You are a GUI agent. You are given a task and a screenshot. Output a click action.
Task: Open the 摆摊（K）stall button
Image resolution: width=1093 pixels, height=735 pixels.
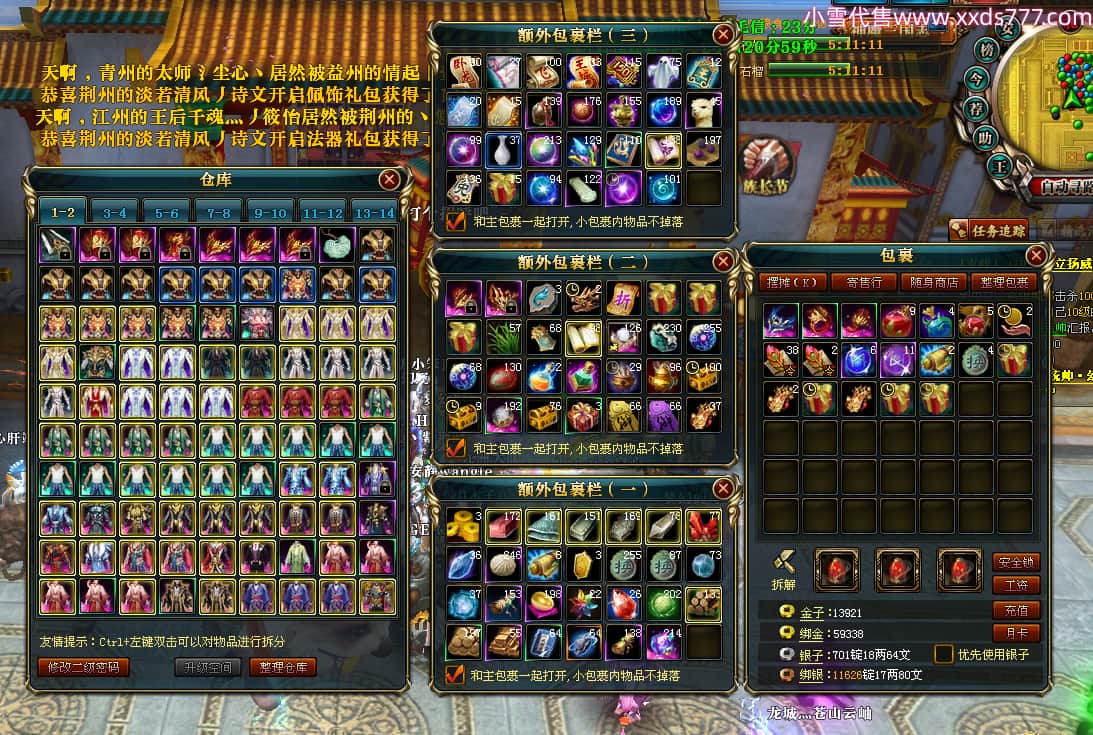pyautogui.click(x=791, y=282)
